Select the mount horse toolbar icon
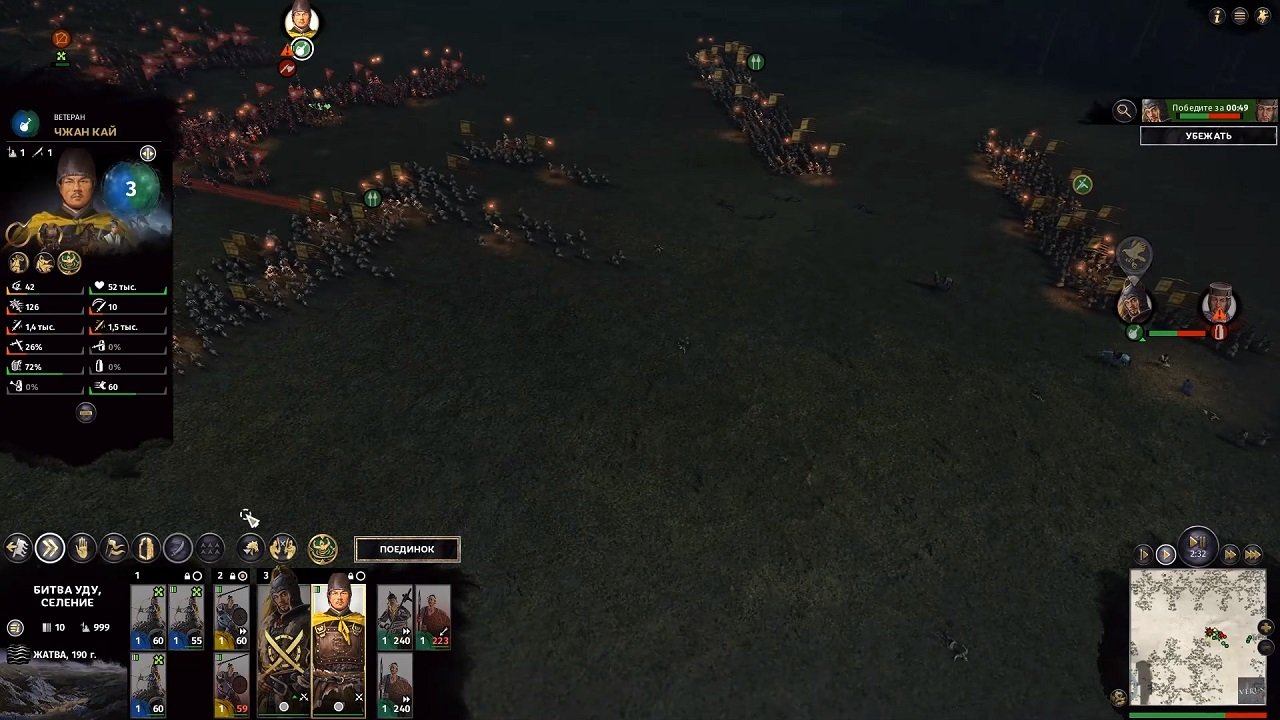Image resolution: width=1280 pixels, height=720 pixels. click(250, 547)
